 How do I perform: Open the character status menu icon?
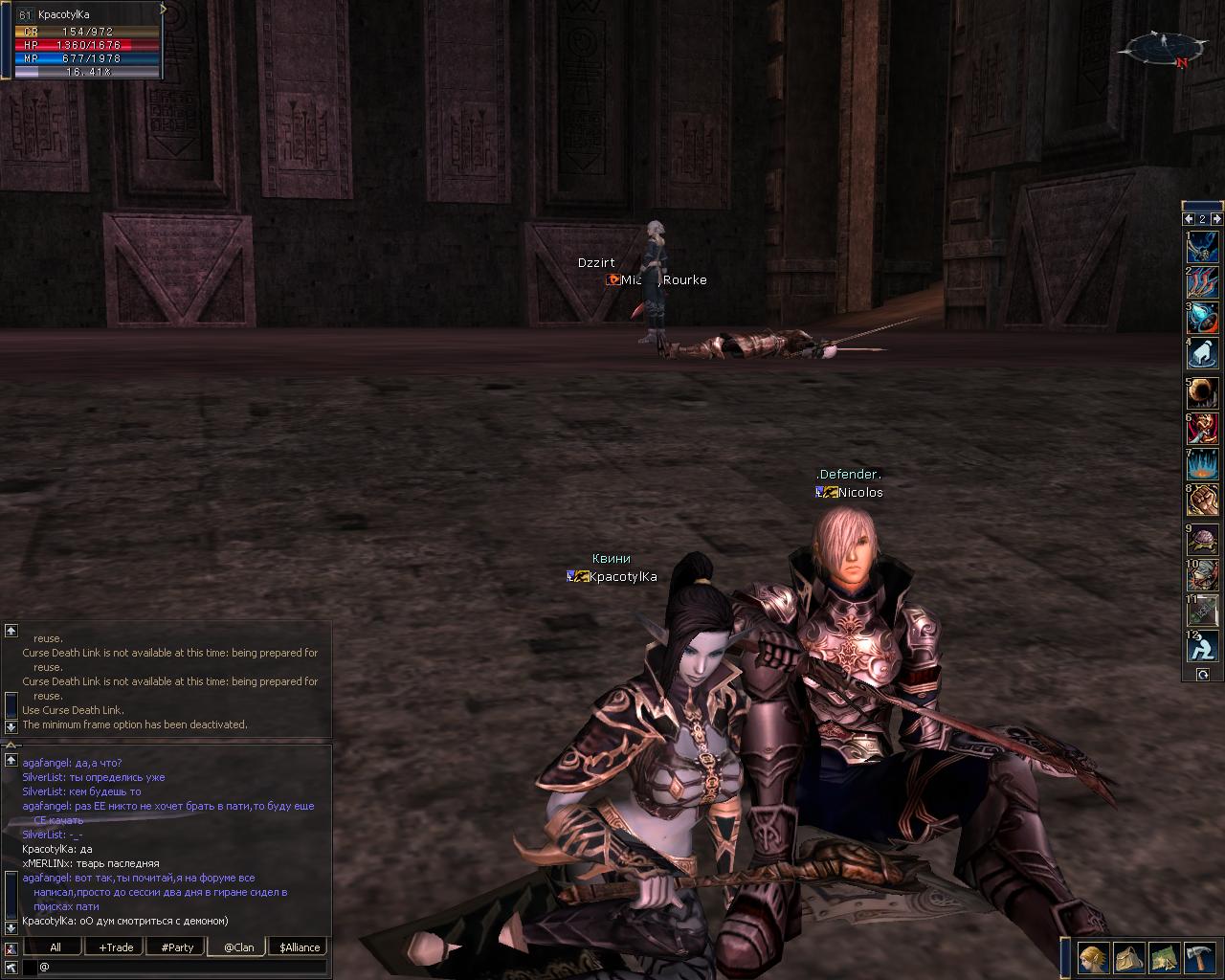pos(1094,957)
